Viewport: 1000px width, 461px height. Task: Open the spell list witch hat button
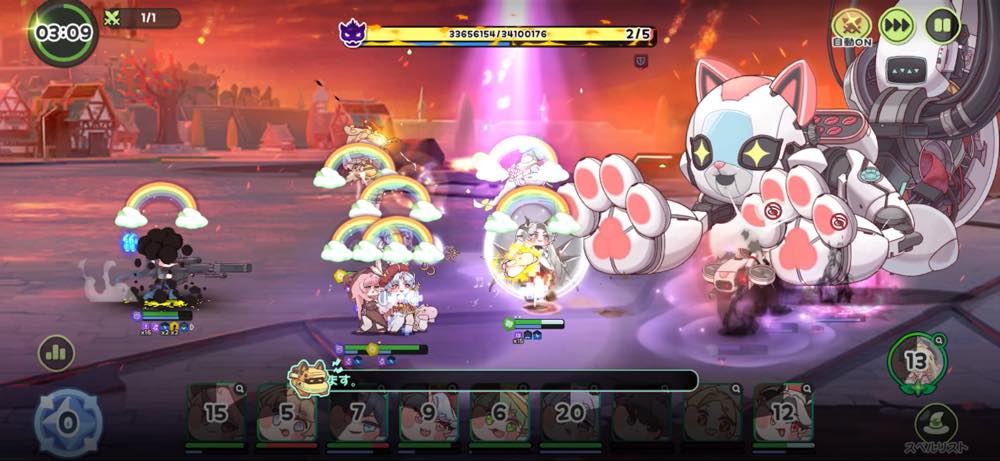point(936,423)
